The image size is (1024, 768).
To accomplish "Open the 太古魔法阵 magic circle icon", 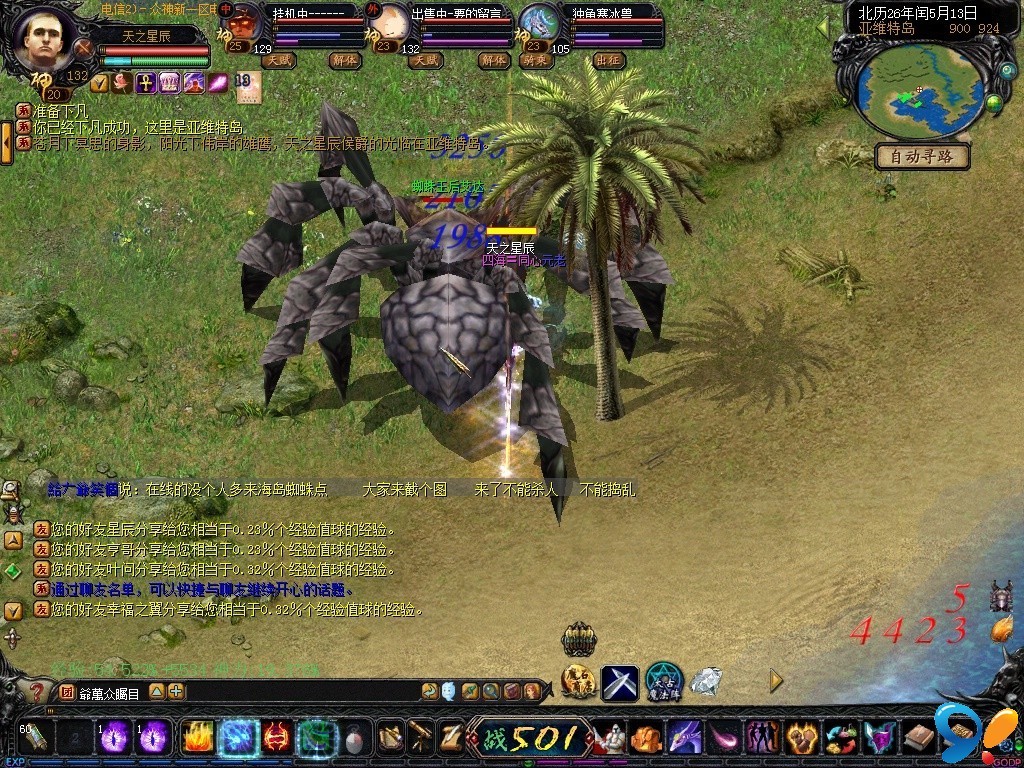I will point(664,682).
